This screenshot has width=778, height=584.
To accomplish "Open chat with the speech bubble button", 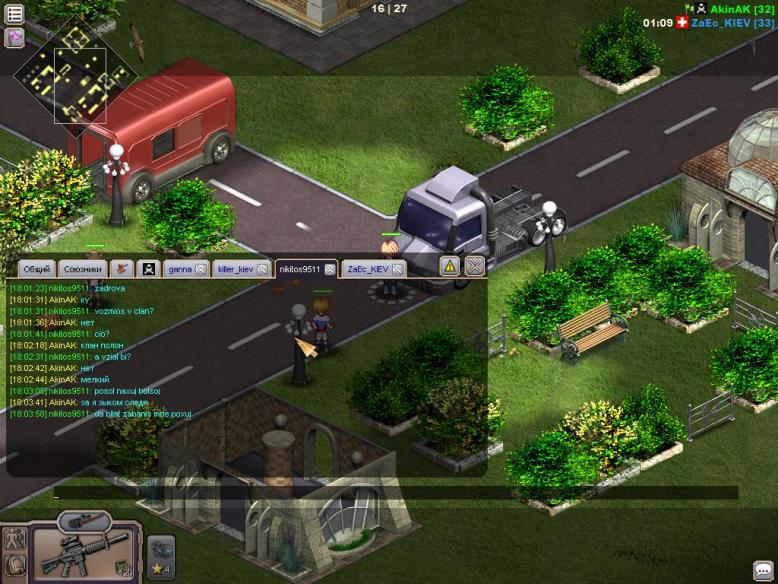I will point(762,570).
